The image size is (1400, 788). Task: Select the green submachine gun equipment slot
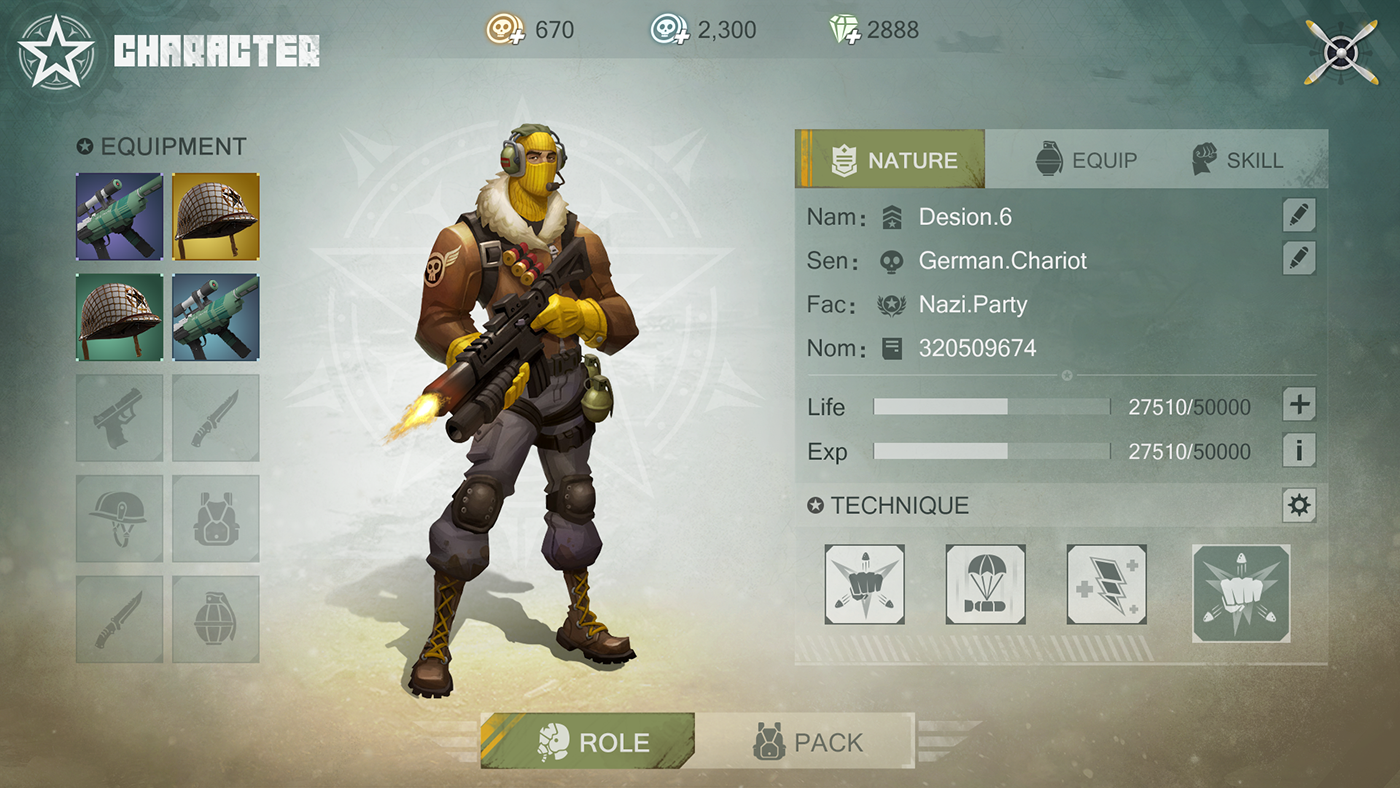pyautogui.click(x=119, y=215)
